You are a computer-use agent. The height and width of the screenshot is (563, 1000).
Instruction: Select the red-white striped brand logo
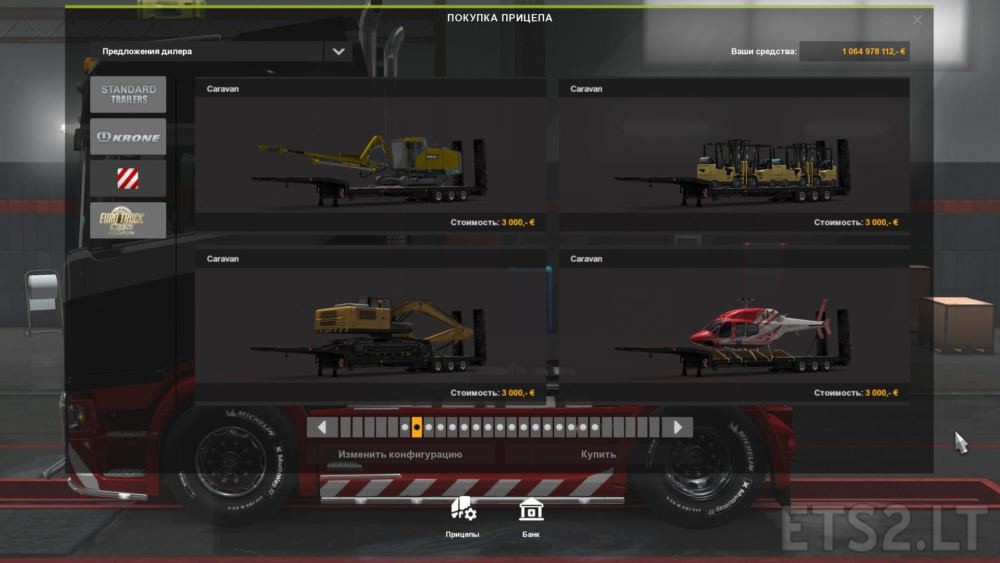click(x=128, y=179)
